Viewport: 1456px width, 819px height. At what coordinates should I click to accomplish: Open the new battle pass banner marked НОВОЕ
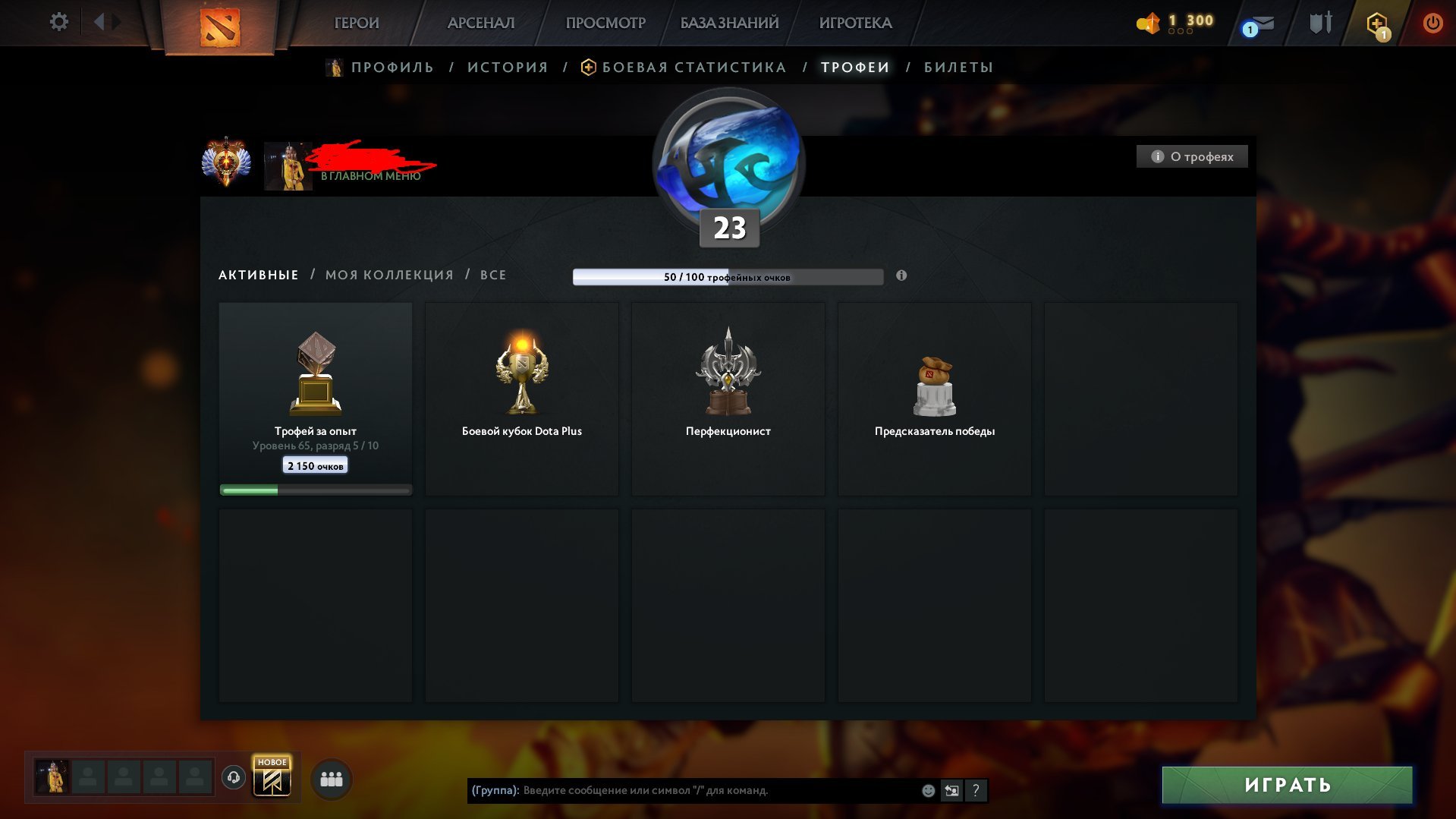[x=272, y=777]
